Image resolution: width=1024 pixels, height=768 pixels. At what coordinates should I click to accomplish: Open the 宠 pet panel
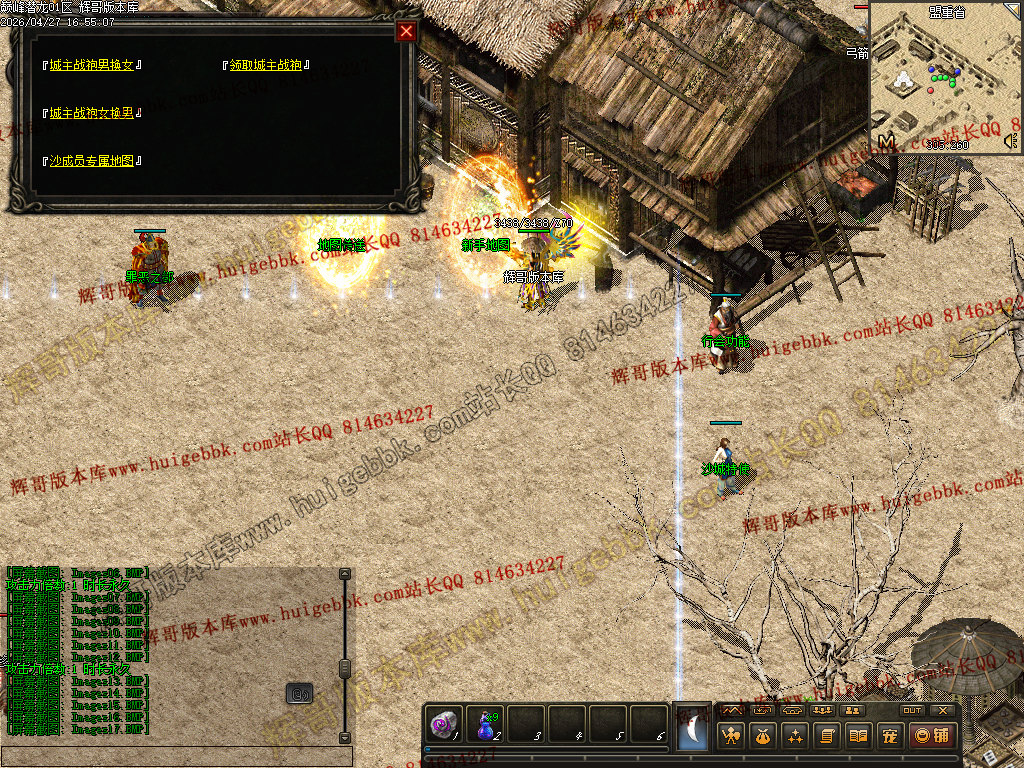click(x=889, y=736)
